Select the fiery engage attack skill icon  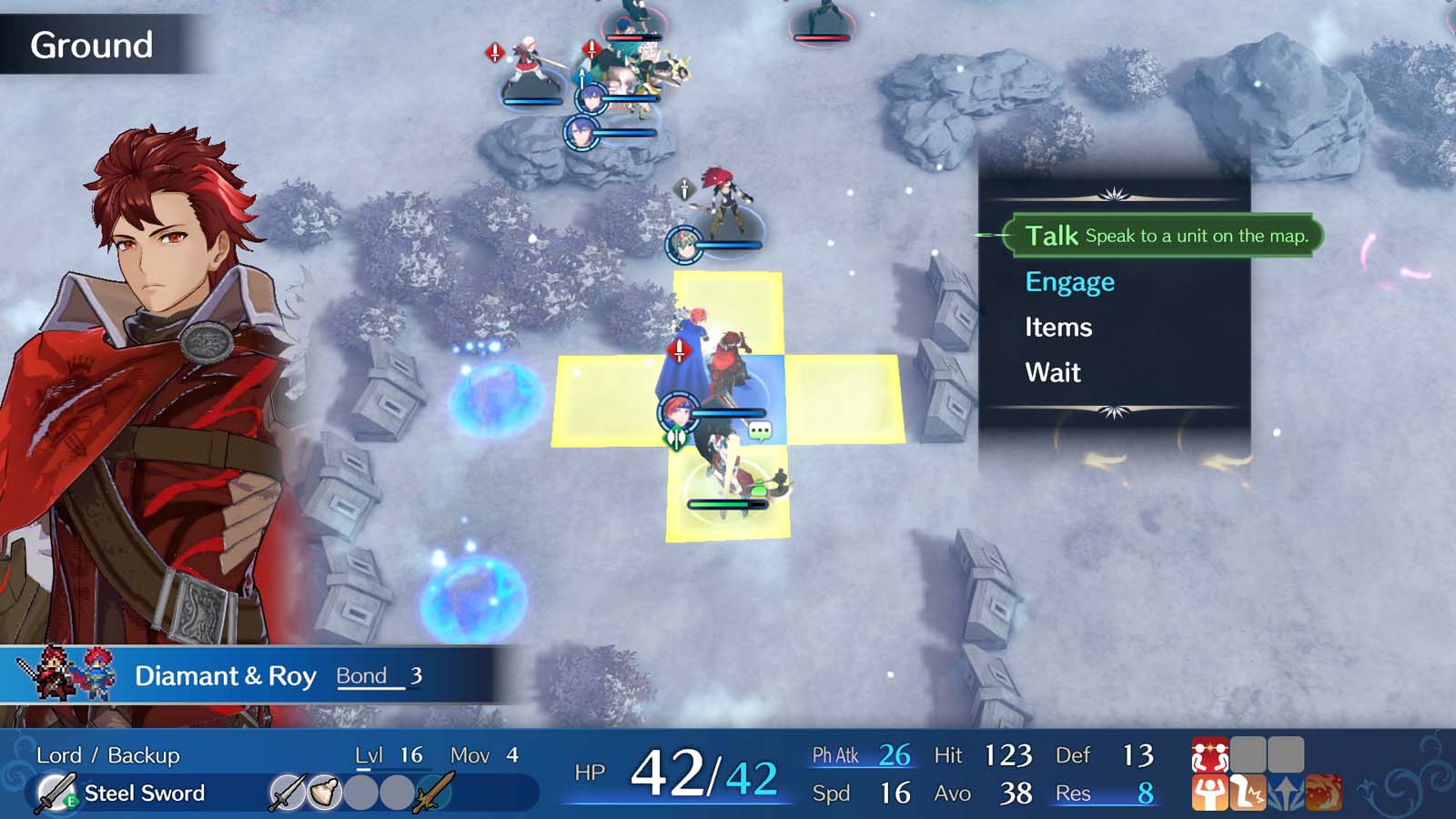tap(1324, 793)
